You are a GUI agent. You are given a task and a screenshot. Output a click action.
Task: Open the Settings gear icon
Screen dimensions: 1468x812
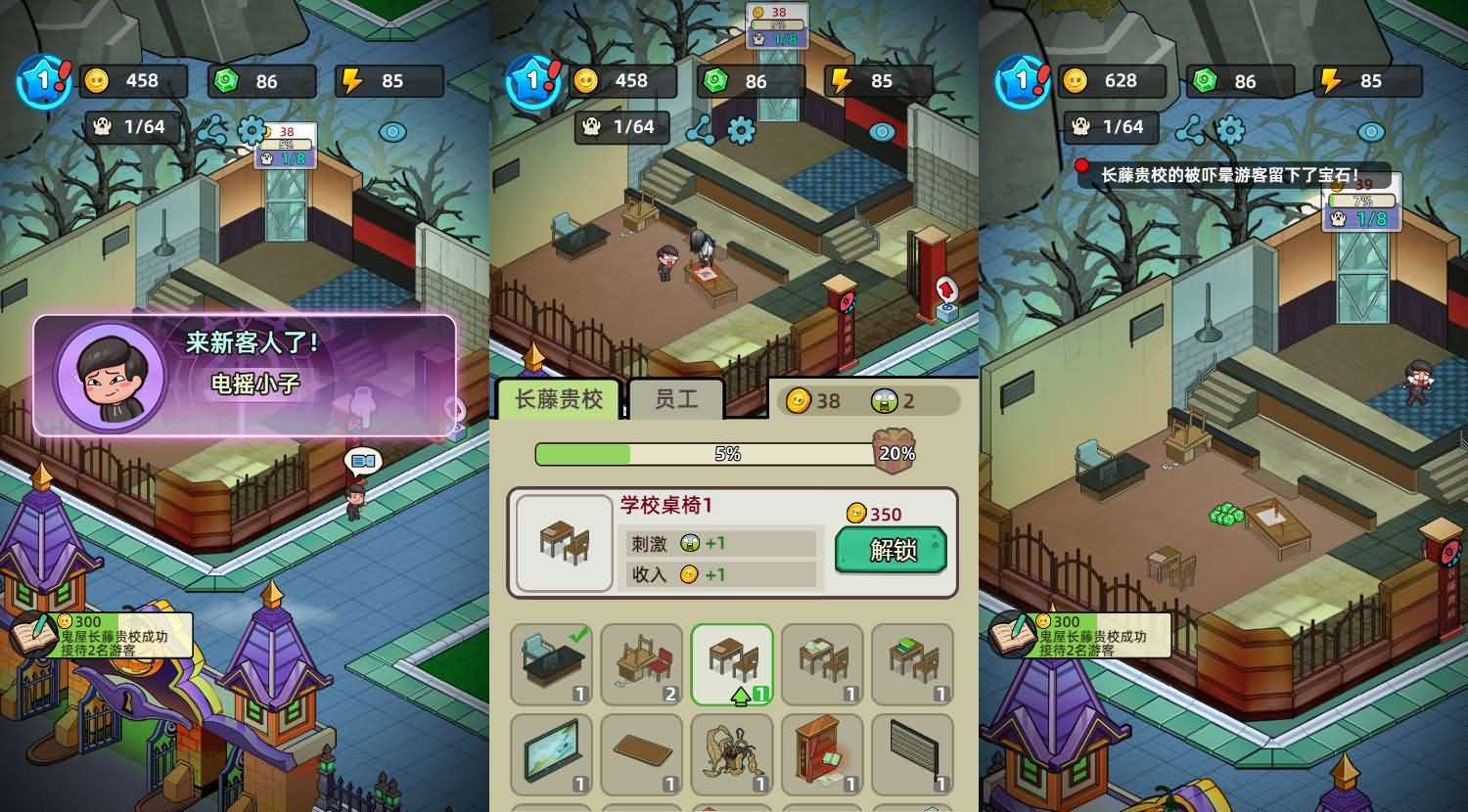tap(741, 128)
